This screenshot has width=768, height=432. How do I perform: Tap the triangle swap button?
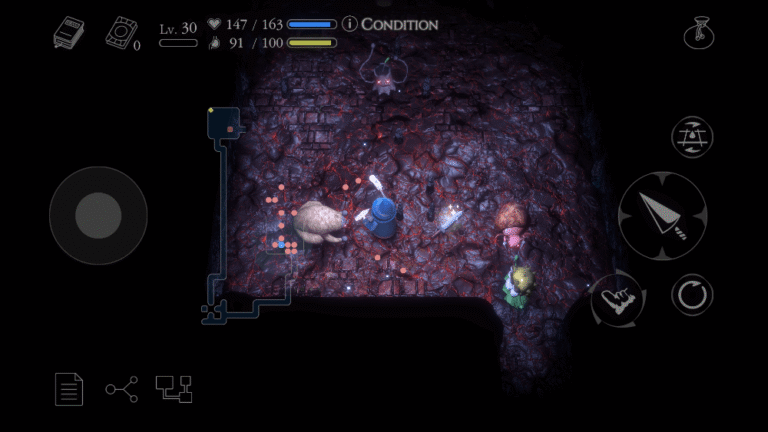(692, 137)
